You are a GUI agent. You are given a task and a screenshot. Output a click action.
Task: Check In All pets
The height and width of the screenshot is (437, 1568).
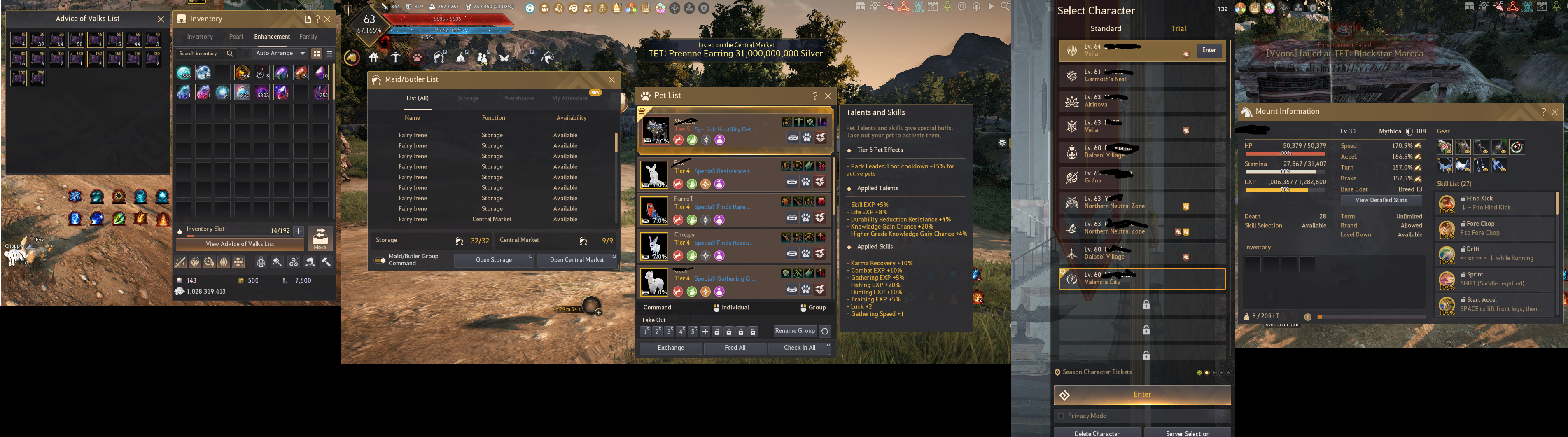(799, 348)
